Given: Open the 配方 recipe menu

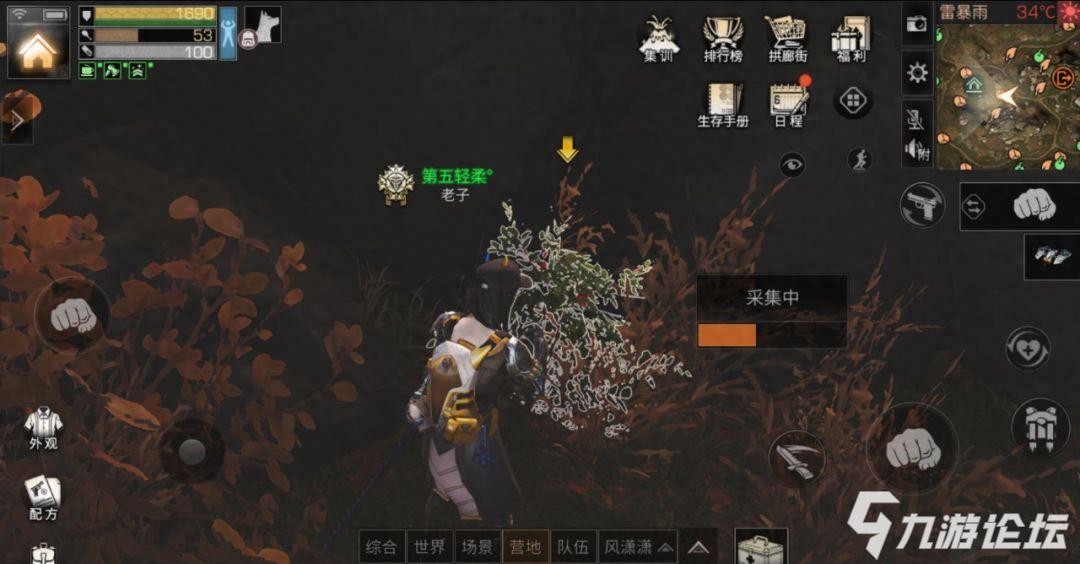Looking at the screenshot, I should click(x=42, y=497).
